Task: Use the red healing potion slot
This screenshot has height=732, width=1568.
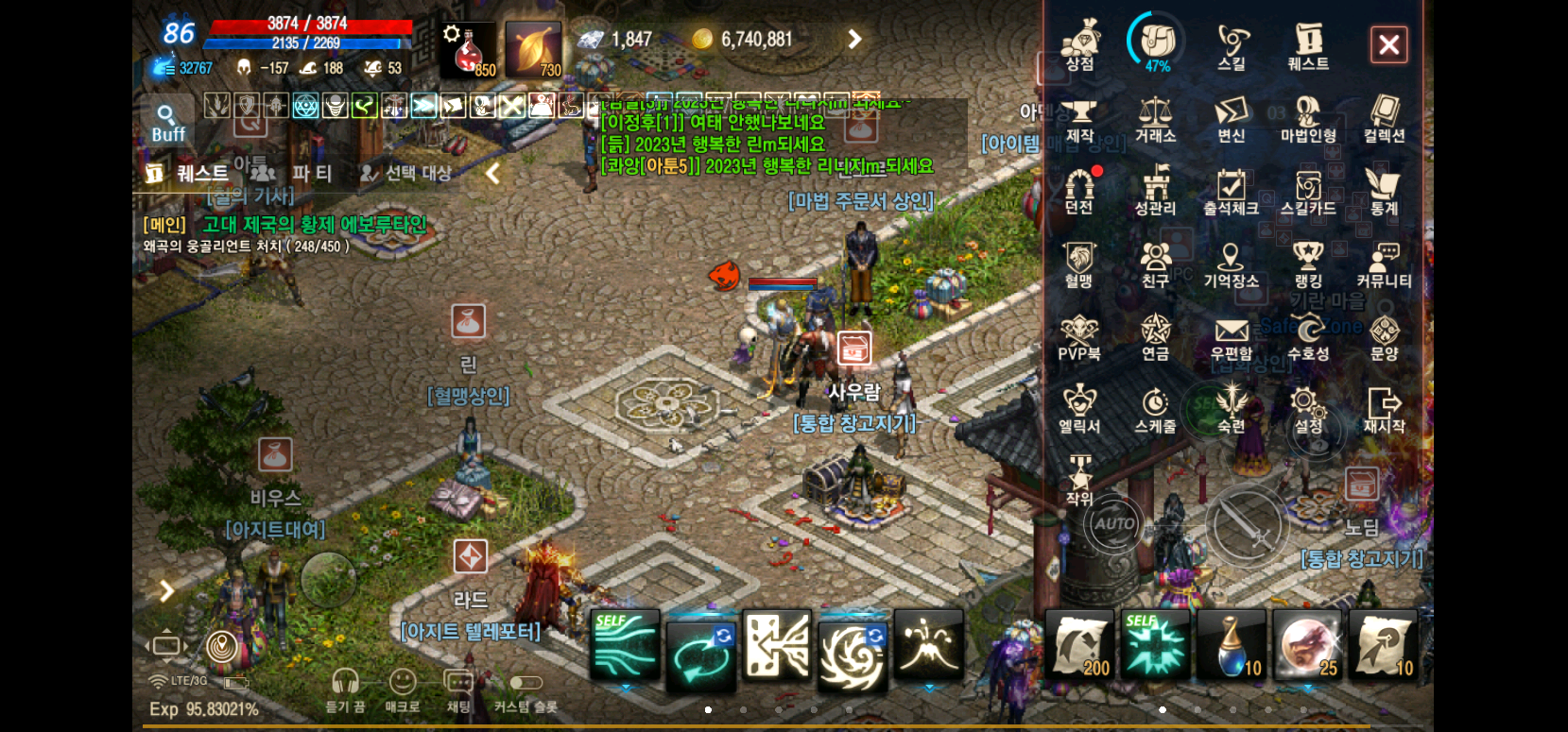Action: (468, 51)
